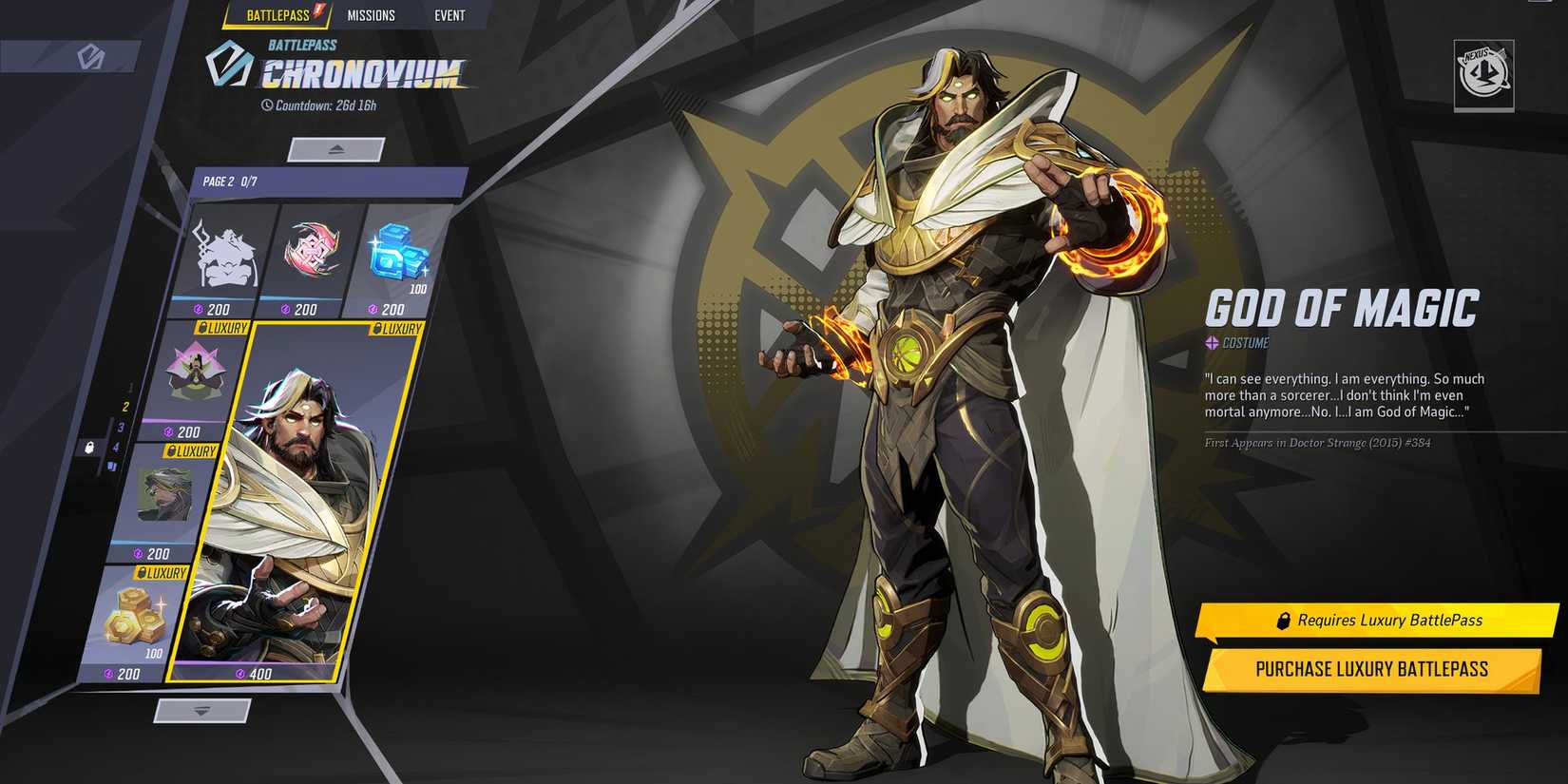Select the blue crystal currency reward
This screenshot has height=784, width=1568.
coord(396,255)
